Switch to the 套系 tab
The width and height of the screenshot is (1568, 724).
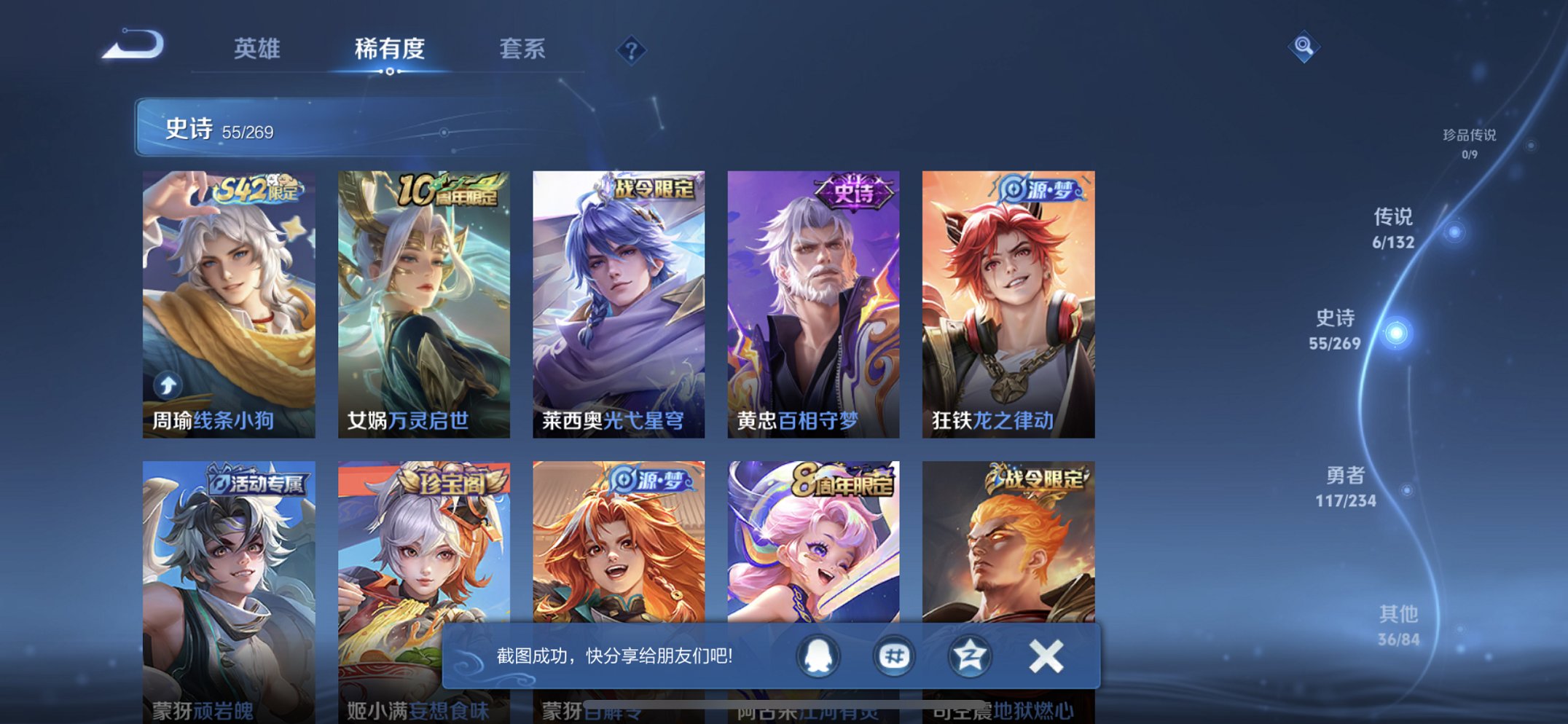coord(521,48)
